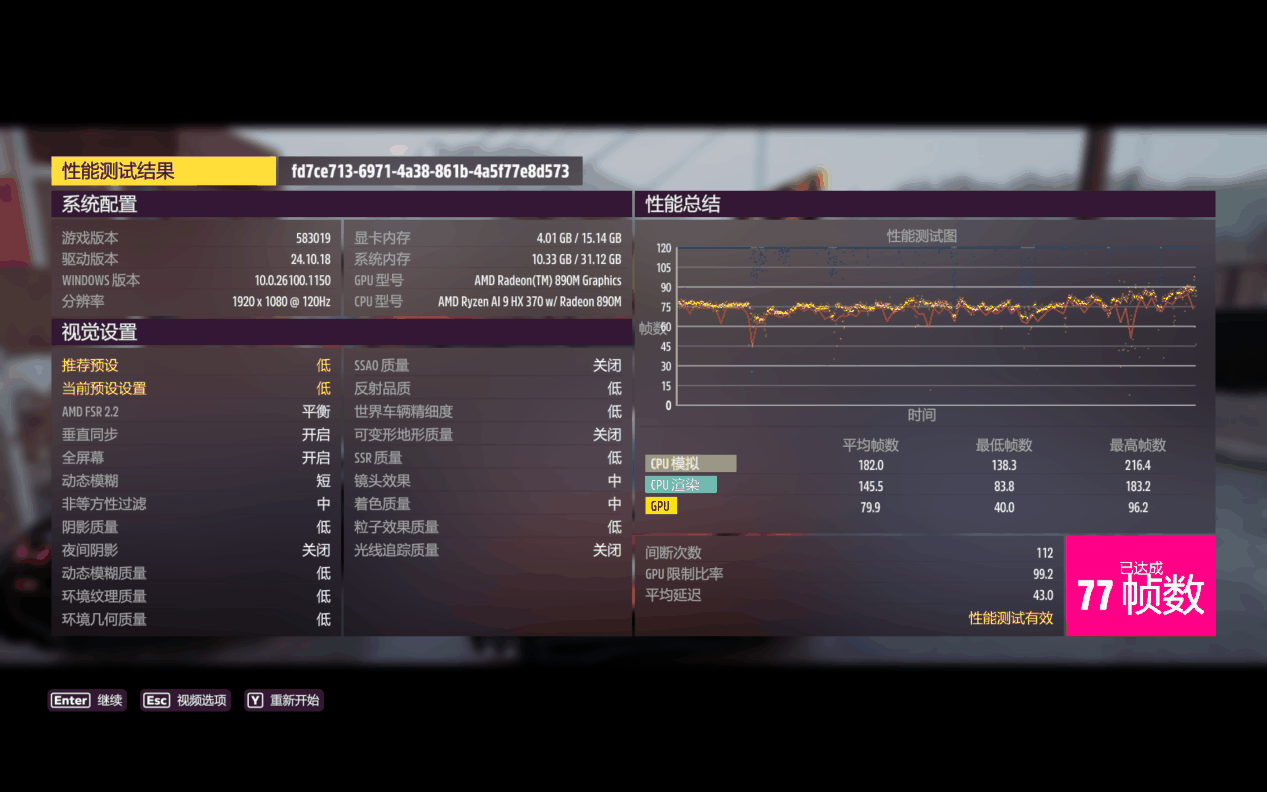The width and height of the screenshot is (1267, 792).
Task: Open the video options (视频选项)
Action: [185, 701]
